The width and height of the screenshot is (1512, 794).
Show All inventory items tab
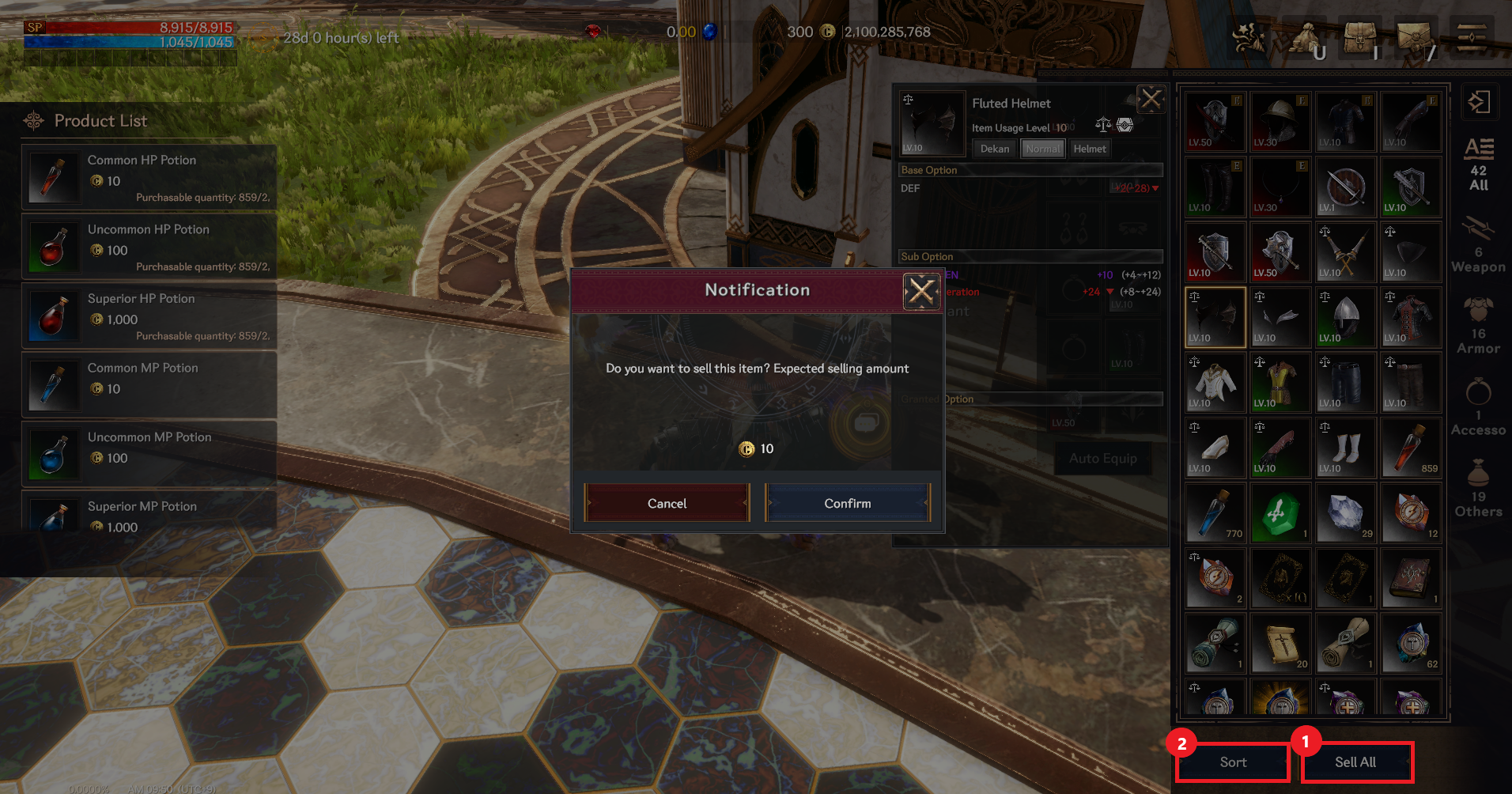[x=1478, y=164]
